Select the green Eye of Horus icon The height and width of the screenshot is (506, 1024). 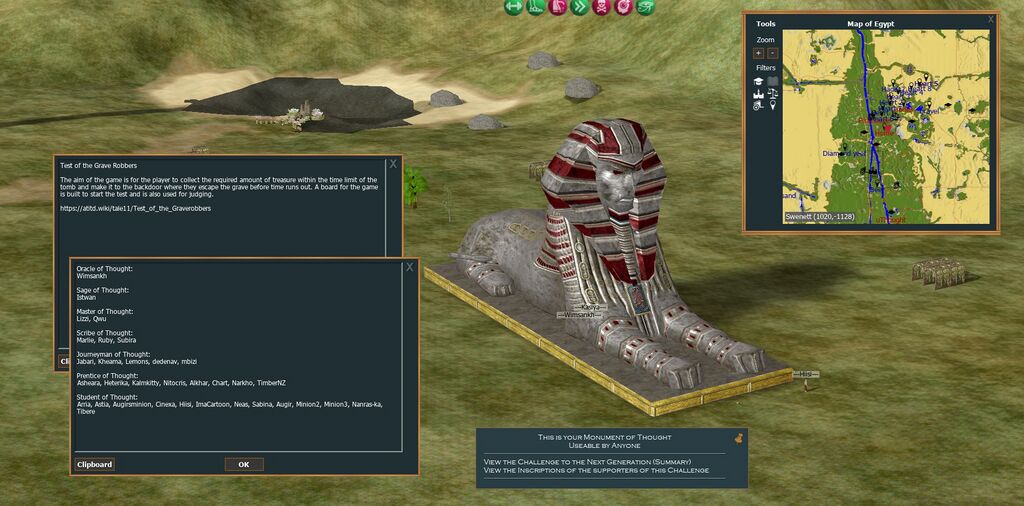pos(645,7)
